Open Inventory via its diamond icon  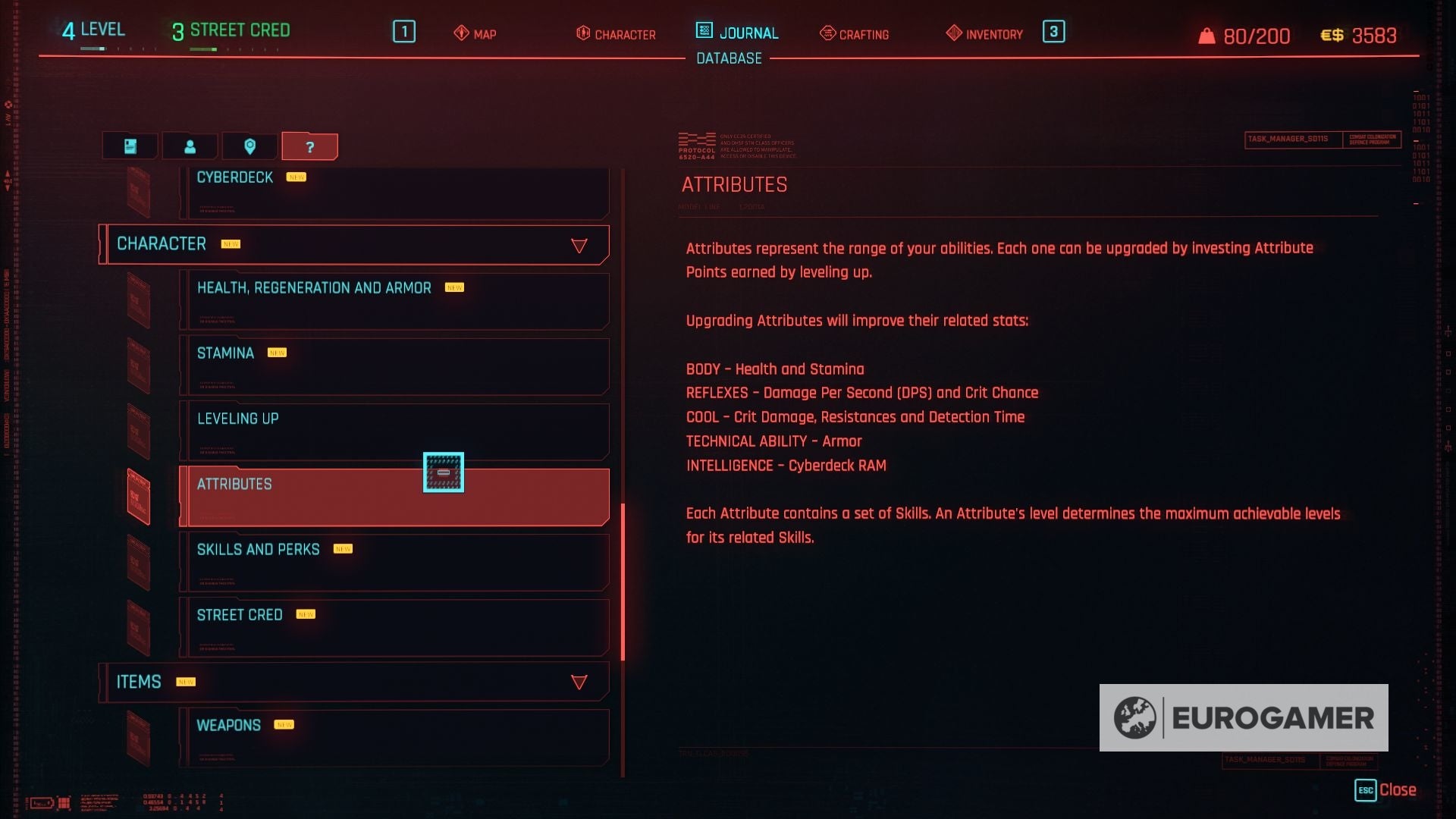(x=982, y=34)
